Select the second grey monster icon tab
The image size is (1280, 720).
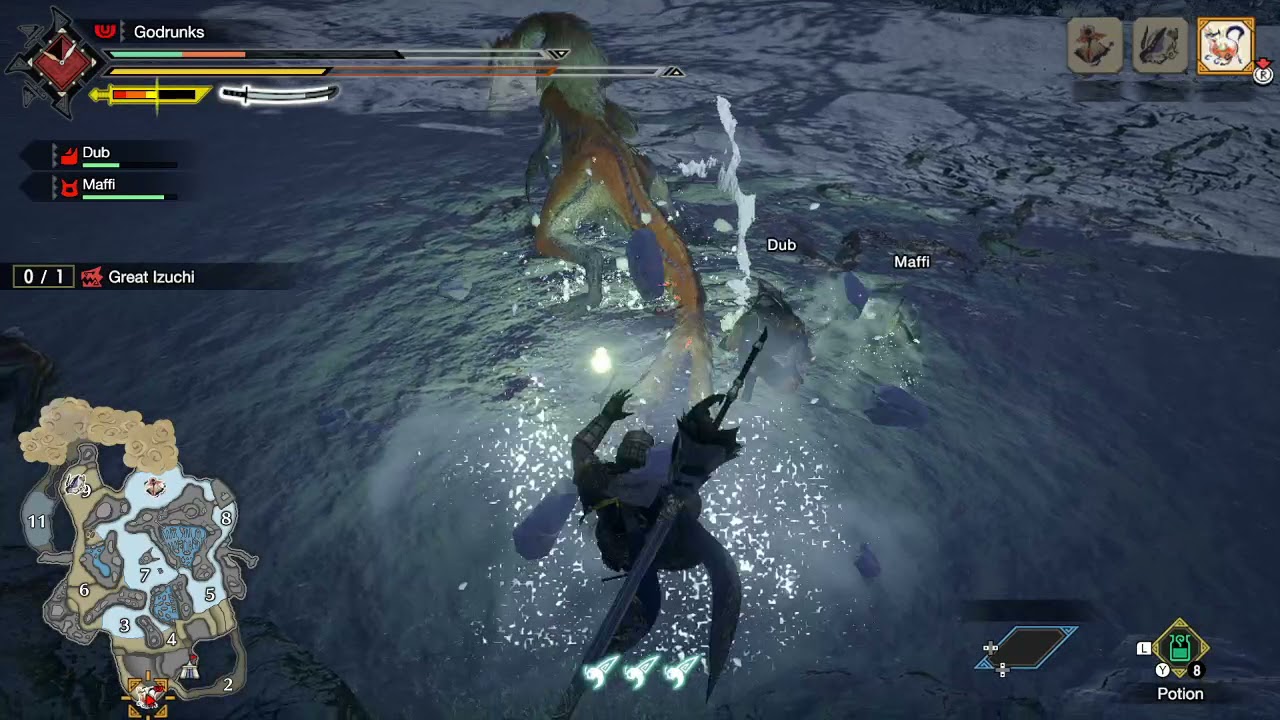coord(1160,44)
